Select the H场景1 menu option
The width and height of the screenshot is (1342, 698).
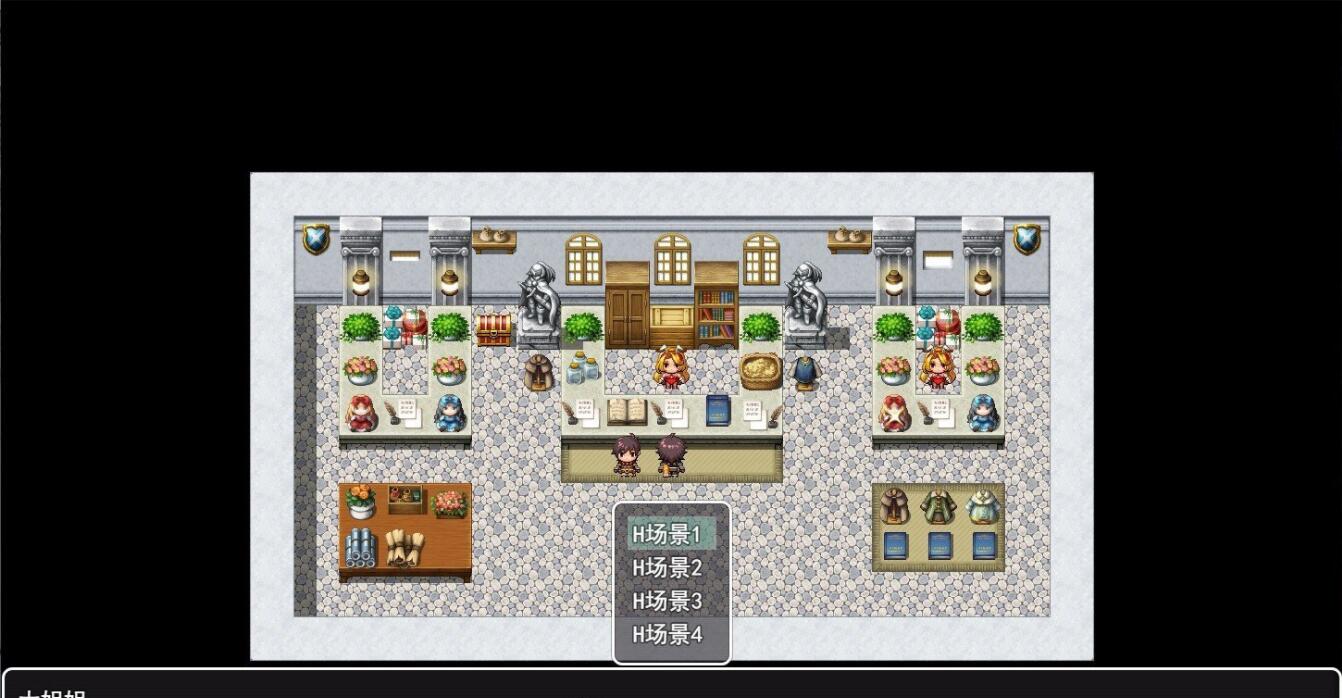click(x=667, y=535)
